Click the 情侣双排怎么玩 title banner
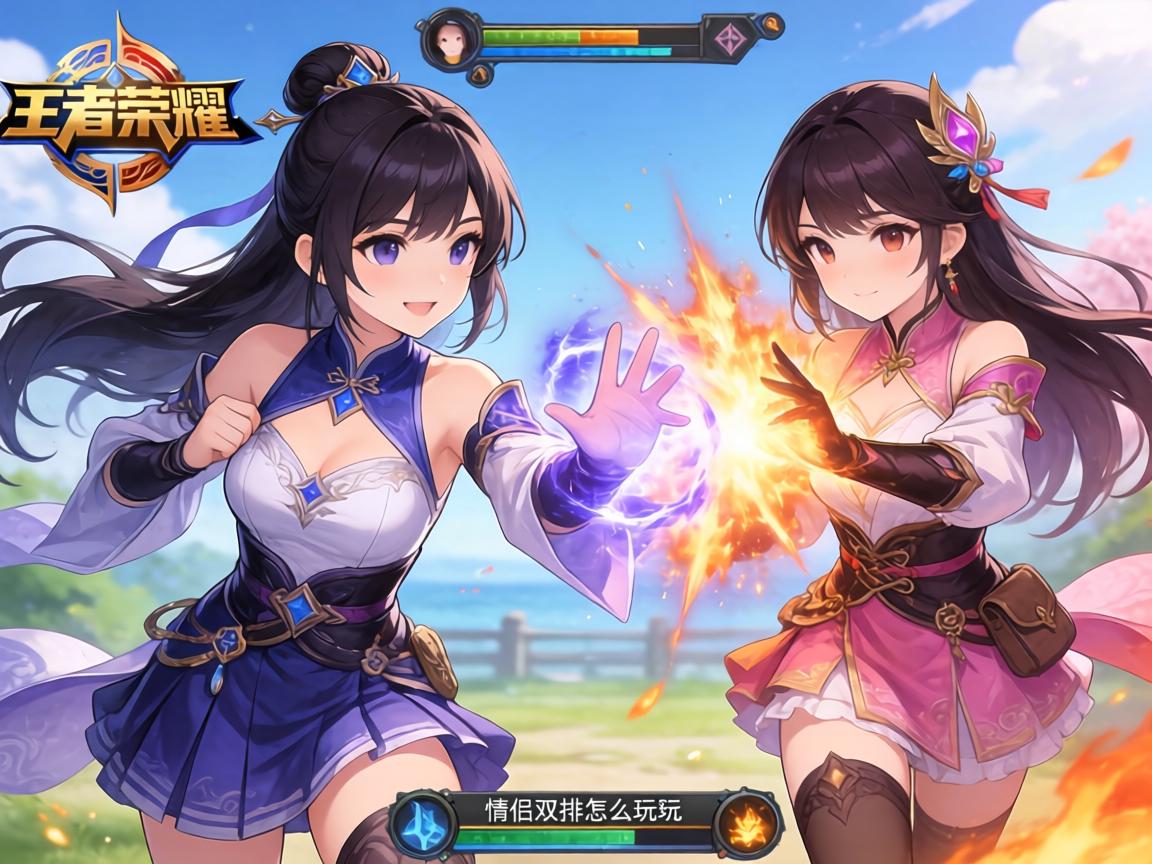 pyautogui.click(x=582, y=810)
